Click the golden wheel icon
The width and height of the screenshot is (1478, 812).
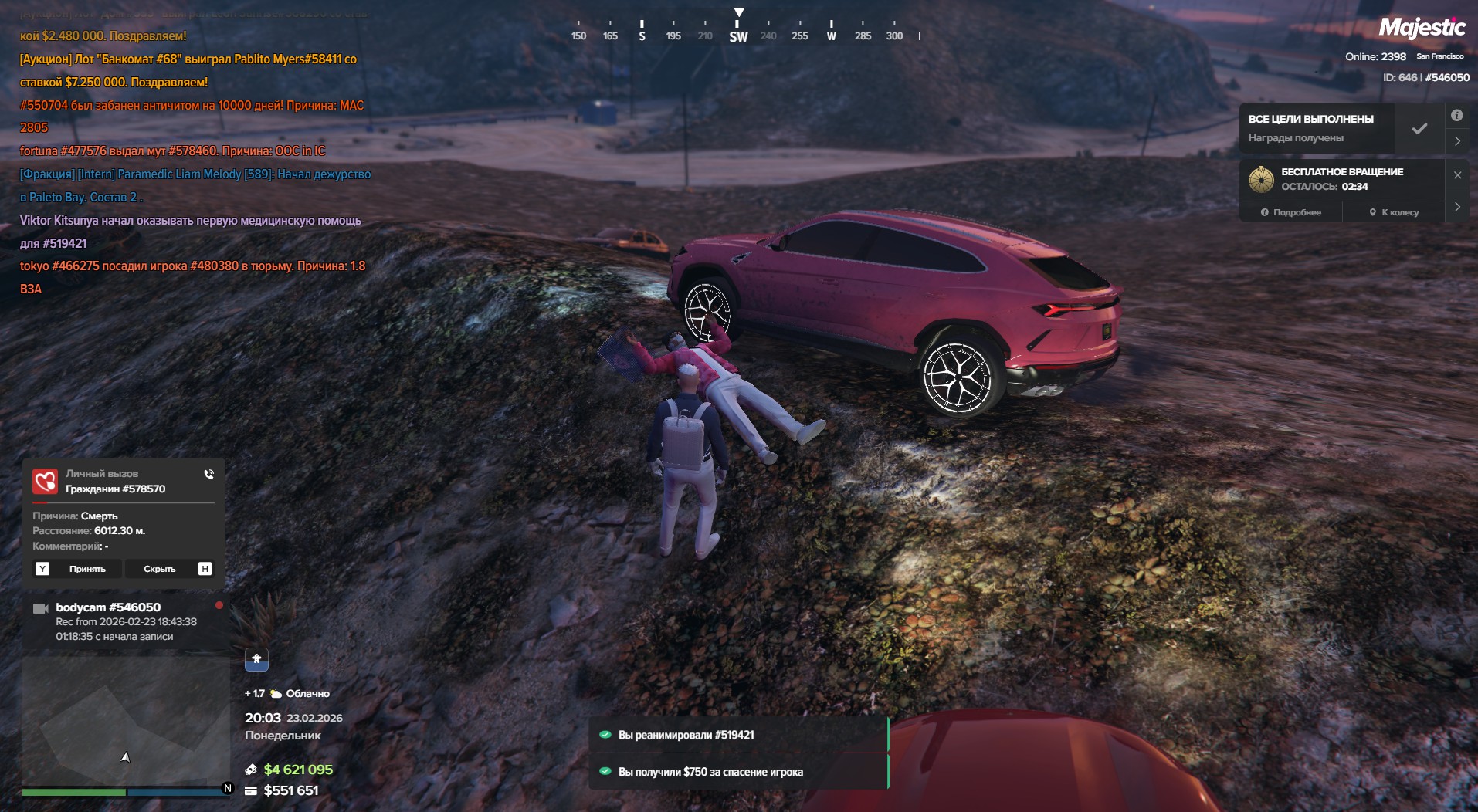tap(1261, 179)
